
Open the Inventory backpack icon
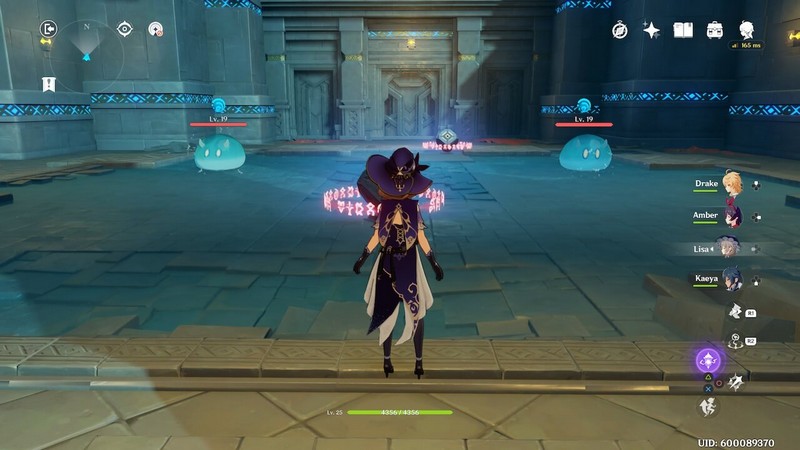[x=715, y=30]
